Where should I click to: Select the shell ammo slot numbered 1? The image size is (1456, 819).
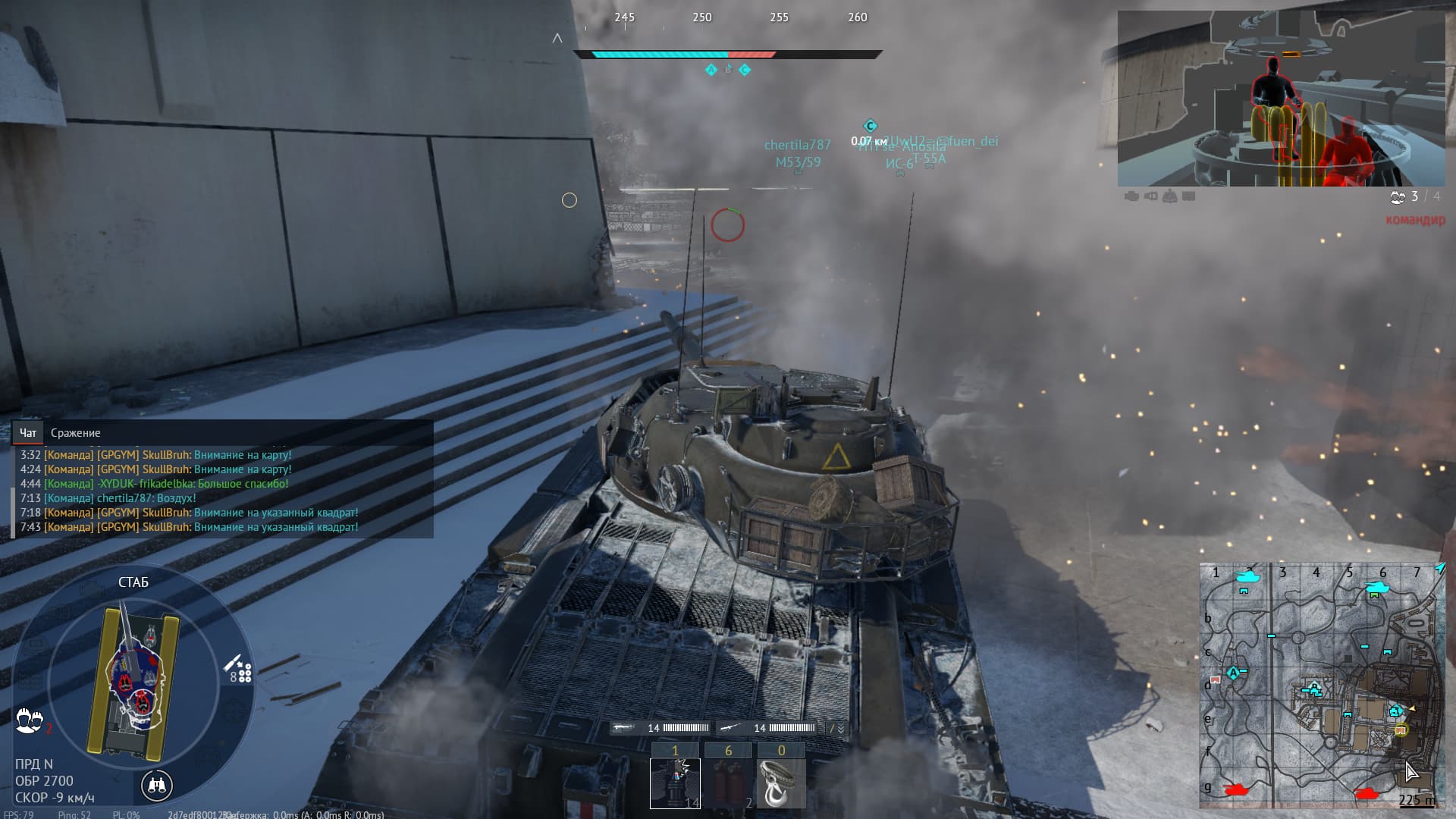[675, 783]
